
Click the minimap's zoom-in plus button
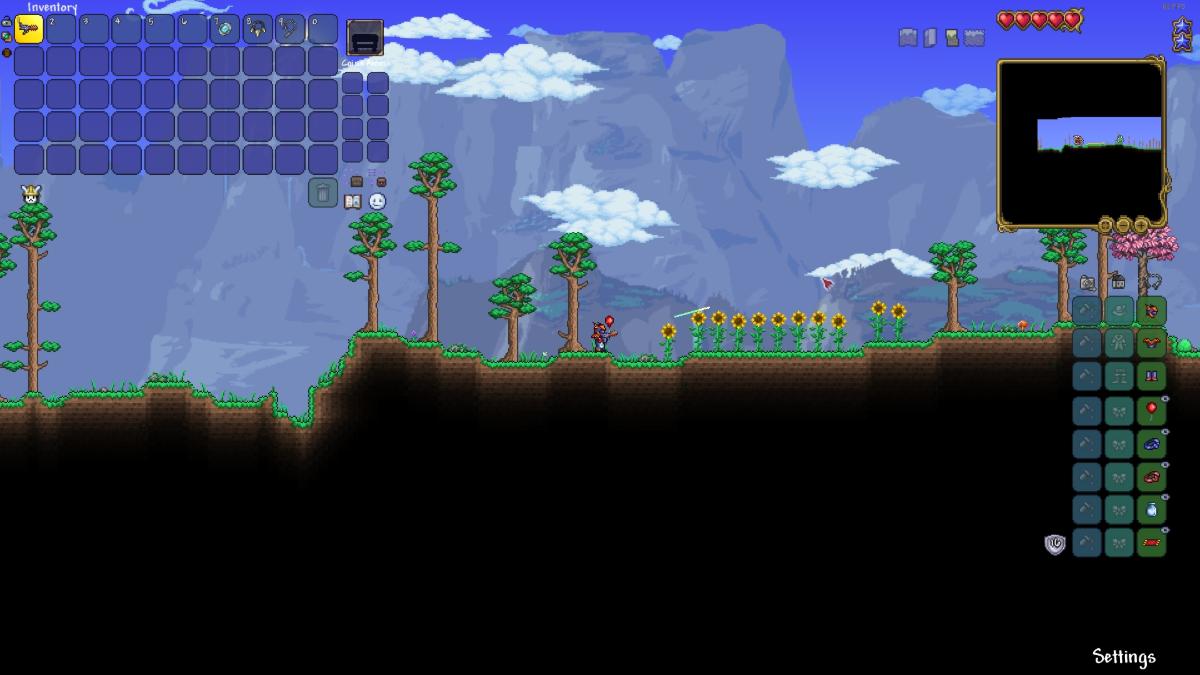(x=1141, y=225)
